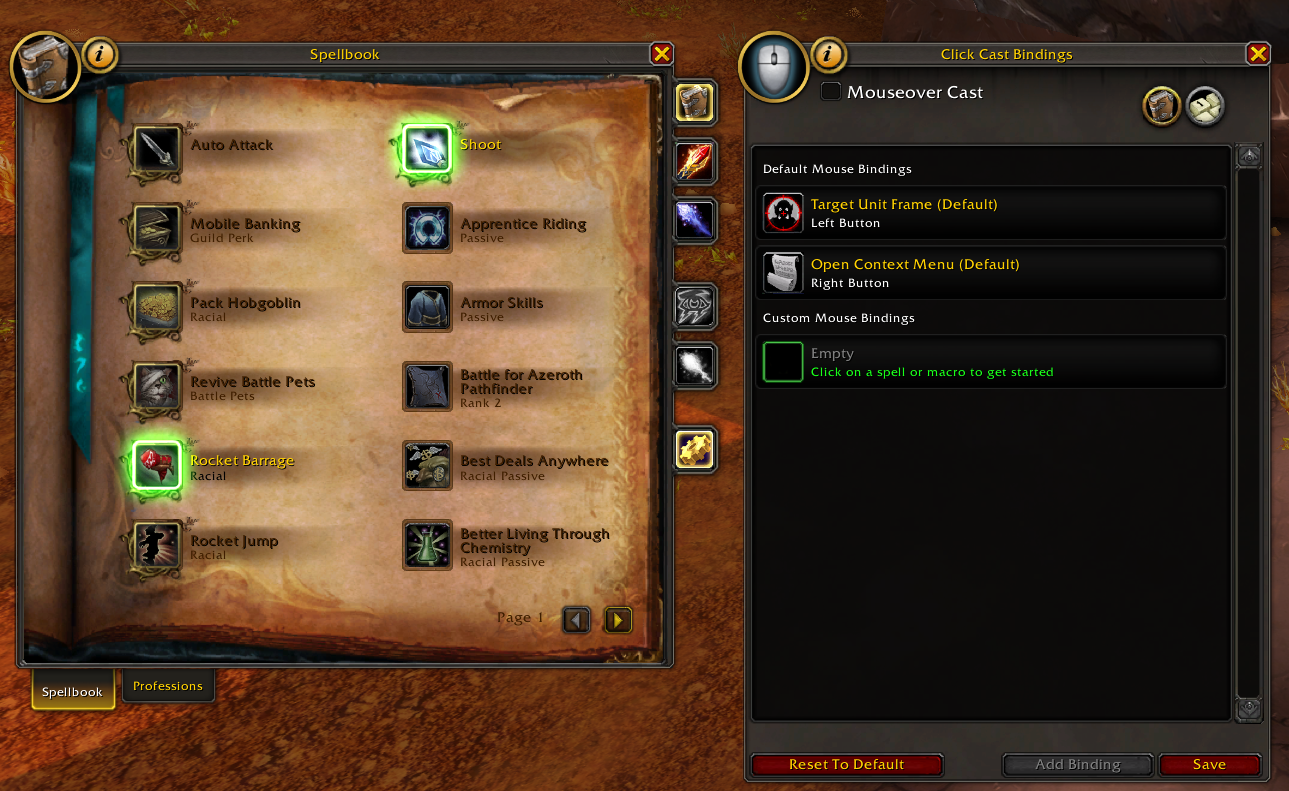Click the Pack Hobgoblin racial icon

coord(155,308)
